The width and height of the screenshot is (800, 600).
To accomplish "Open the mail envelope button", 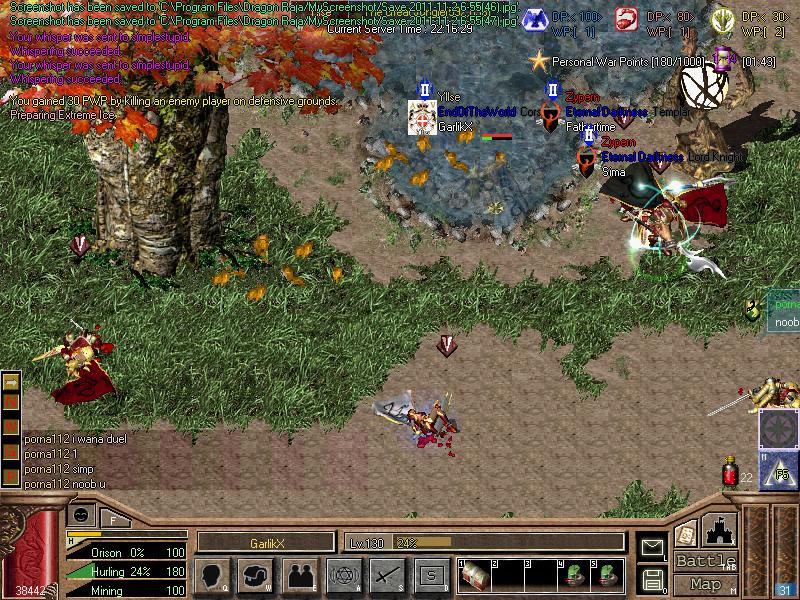I will [652, 547].
